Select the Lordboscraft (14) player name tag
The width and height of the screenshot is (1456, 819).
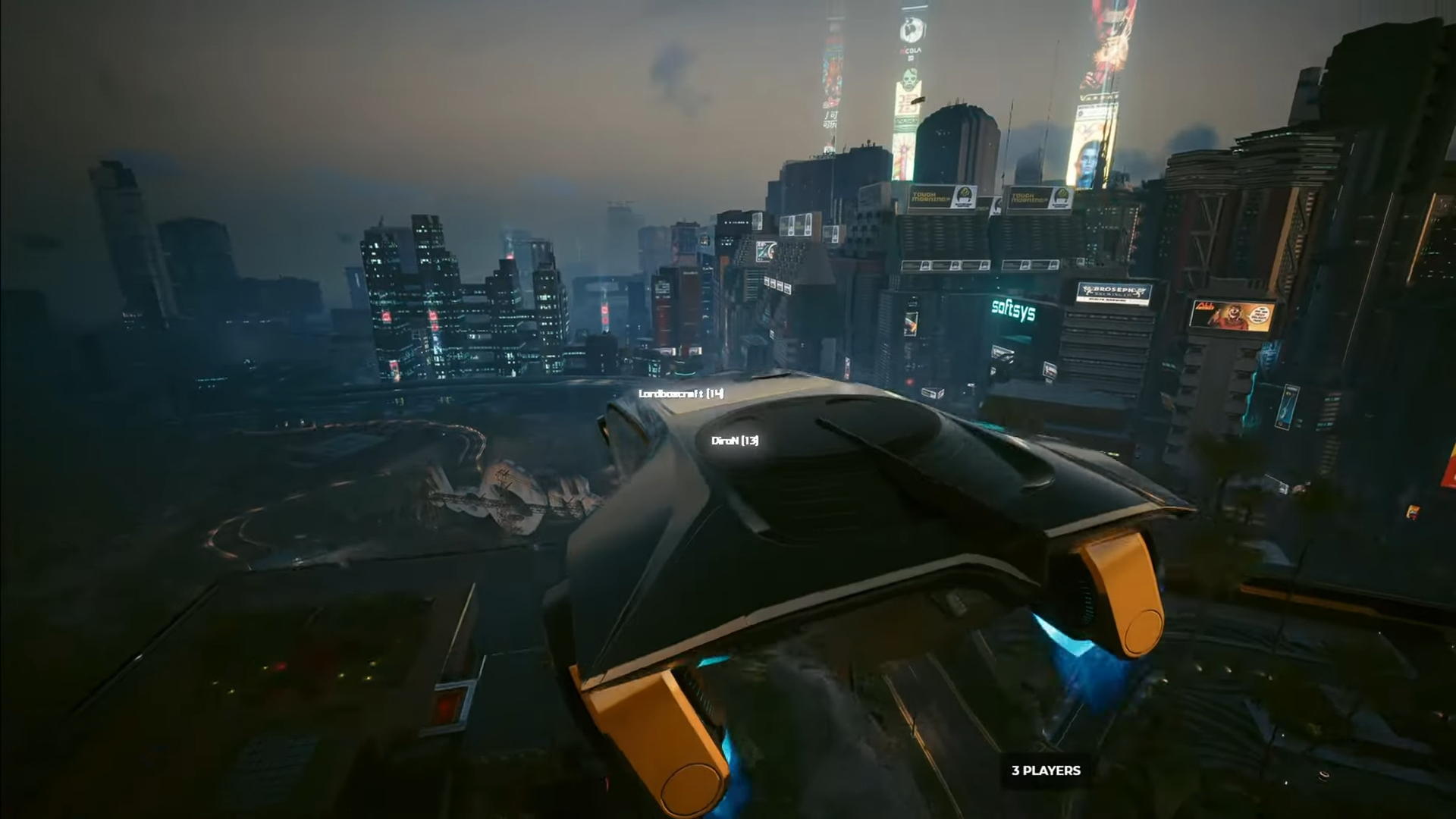pyautogui.click(x=681, y=394)
